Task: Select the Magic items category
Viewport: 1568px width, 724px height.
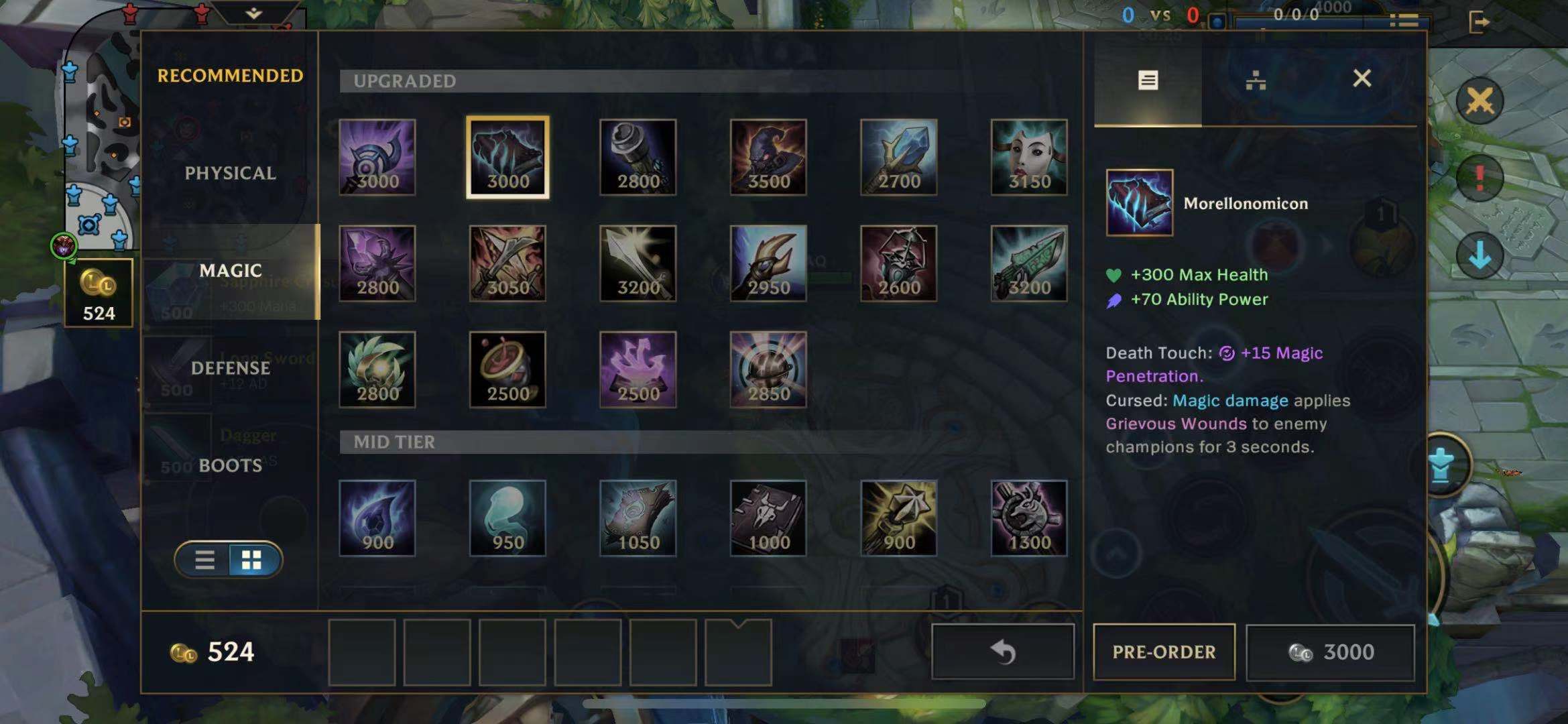Action: tap(230, 271)
